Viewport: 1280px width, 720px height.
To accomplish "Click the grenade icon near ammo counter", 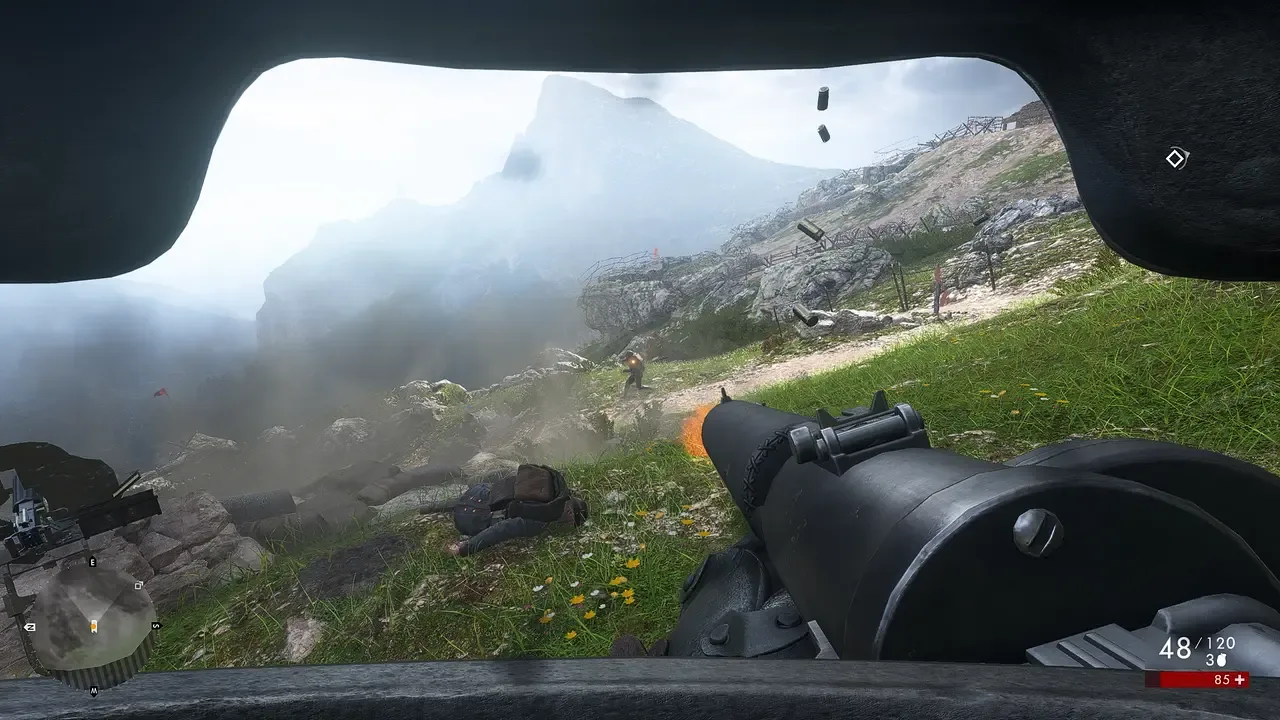I will 1221,660.
